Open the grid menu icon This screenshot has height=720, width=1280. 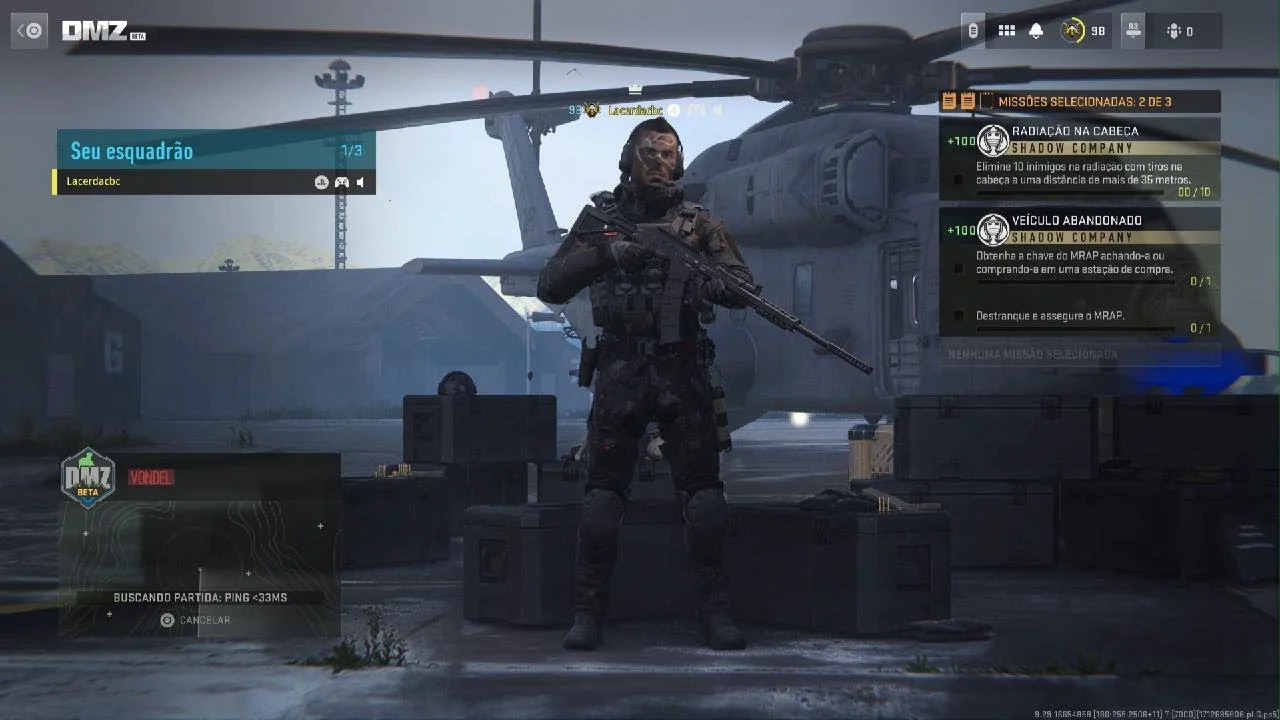[x=1007, y=31]
